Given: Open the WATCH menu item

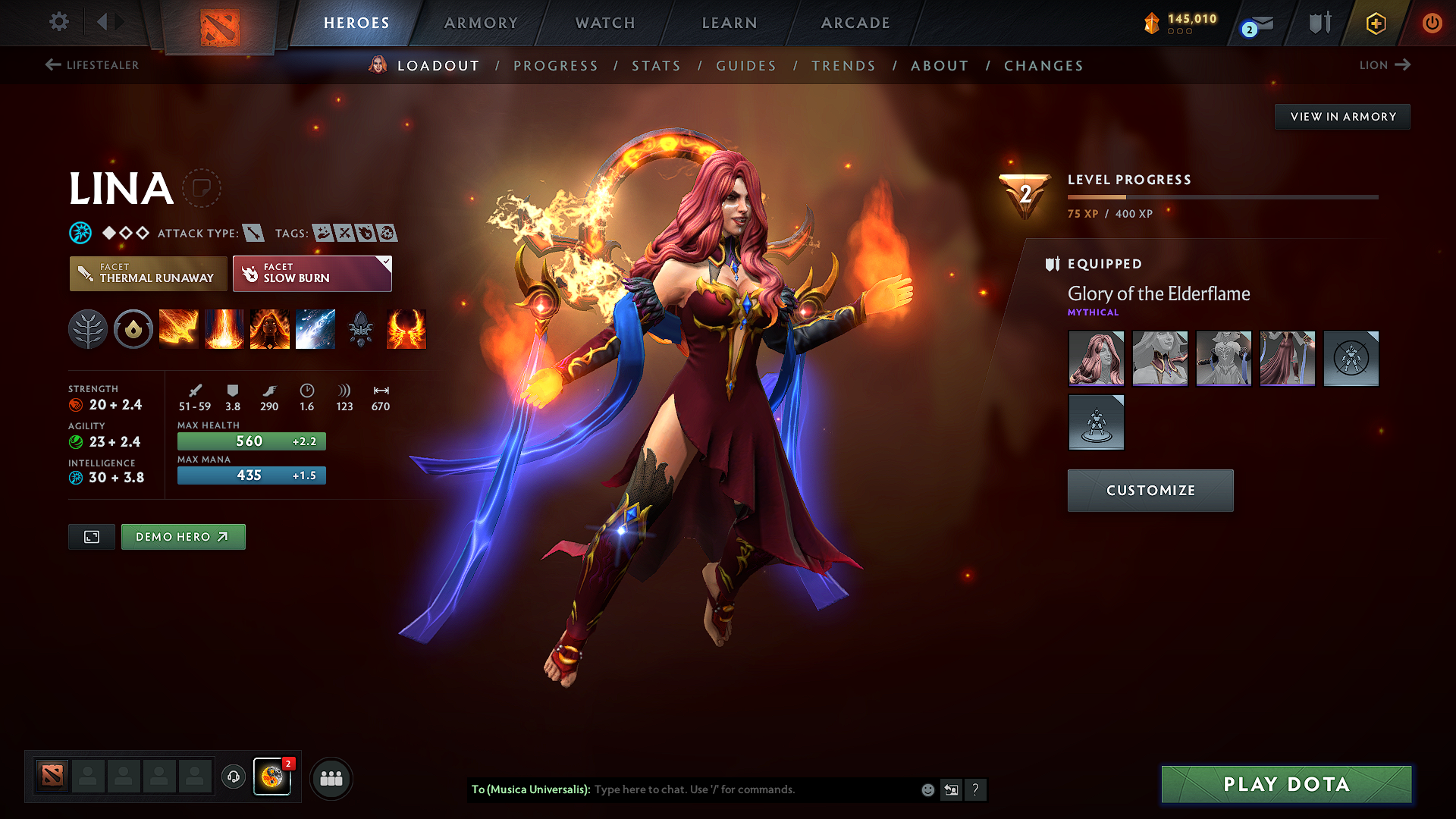Looking at the screenshot, I should tap(604, 23).
